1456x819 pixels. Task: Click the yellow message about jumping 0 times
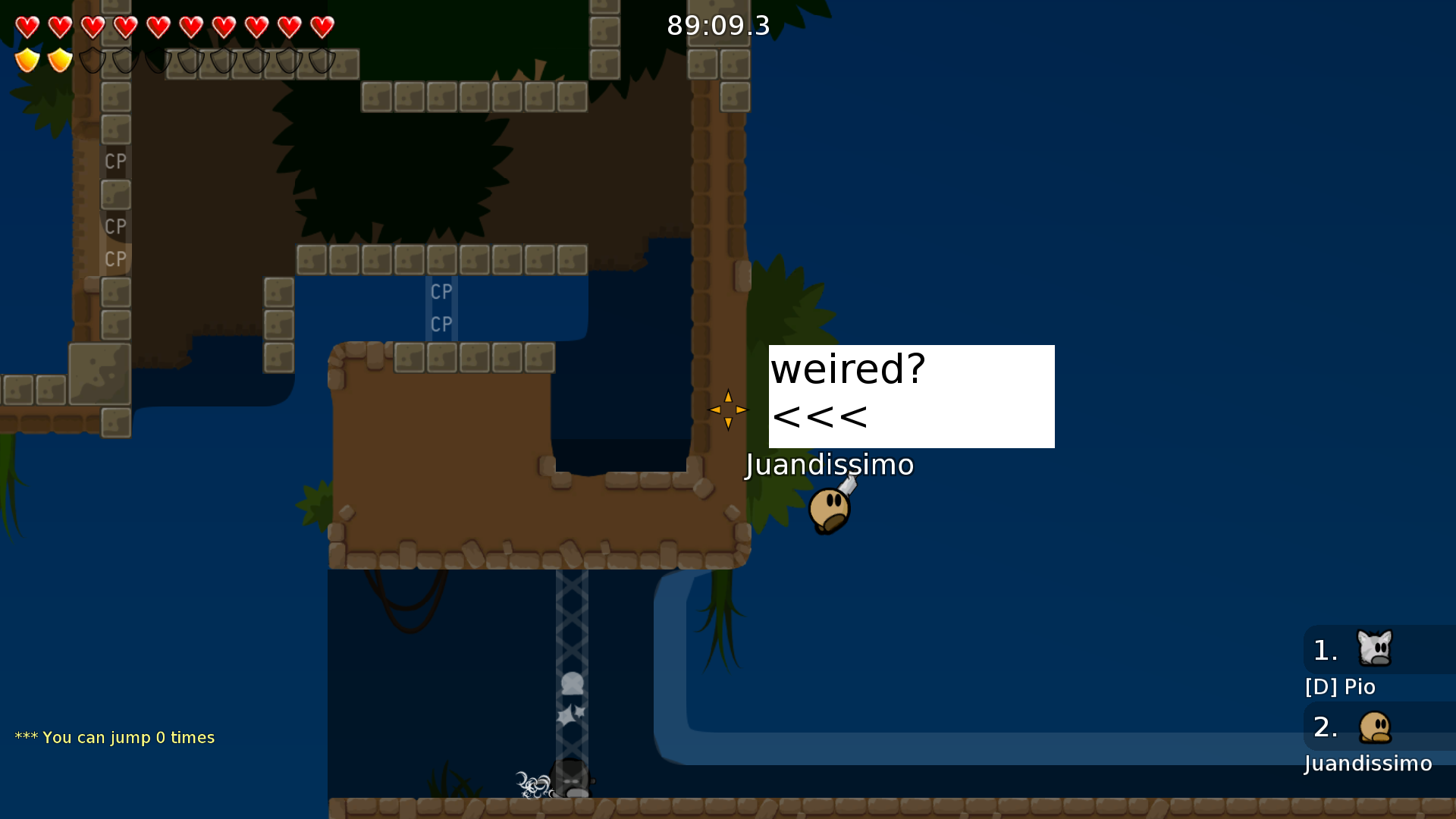point(114,736)
